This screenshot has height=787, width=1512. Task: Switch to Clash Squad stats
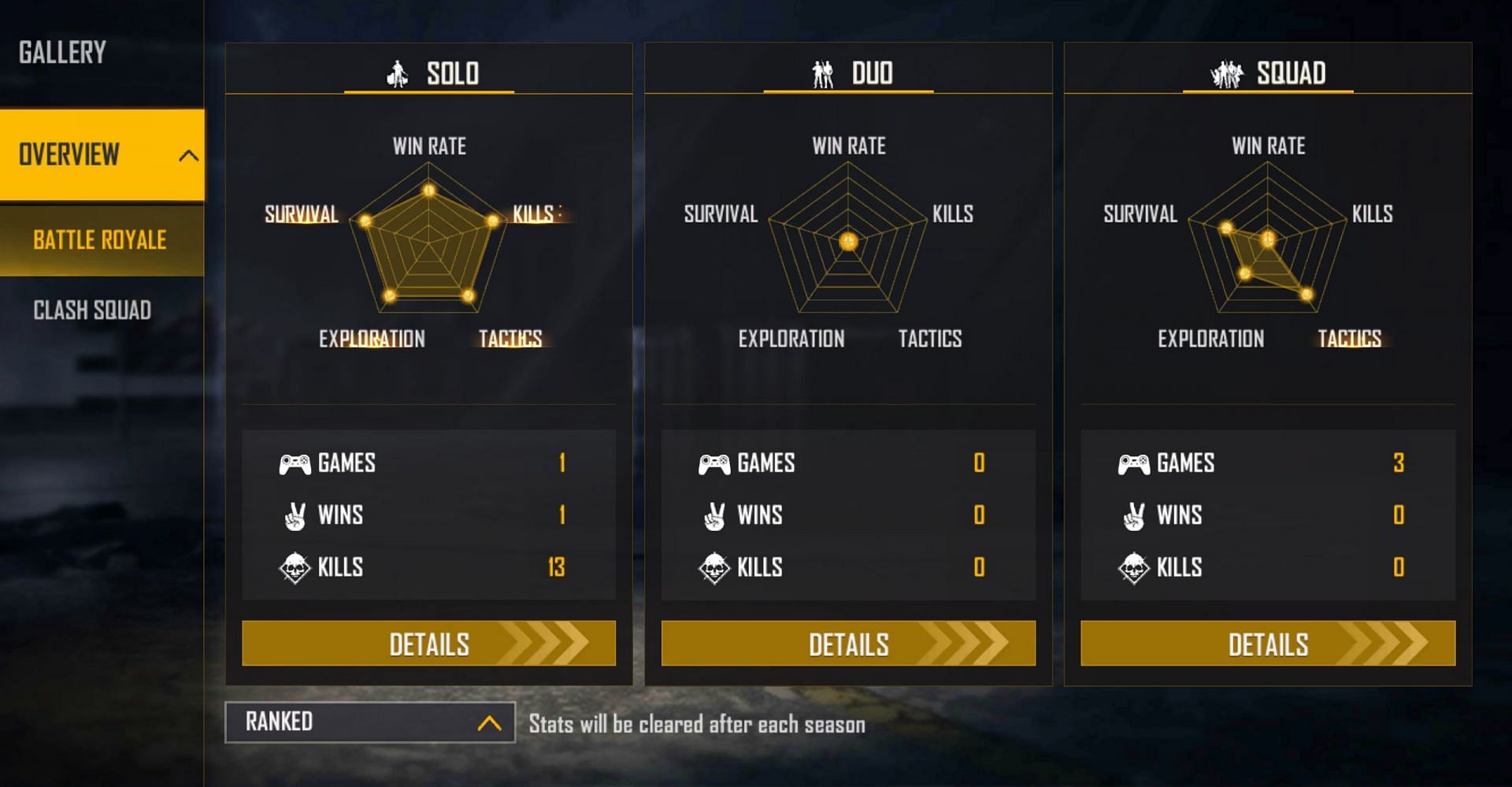[92, 310]
